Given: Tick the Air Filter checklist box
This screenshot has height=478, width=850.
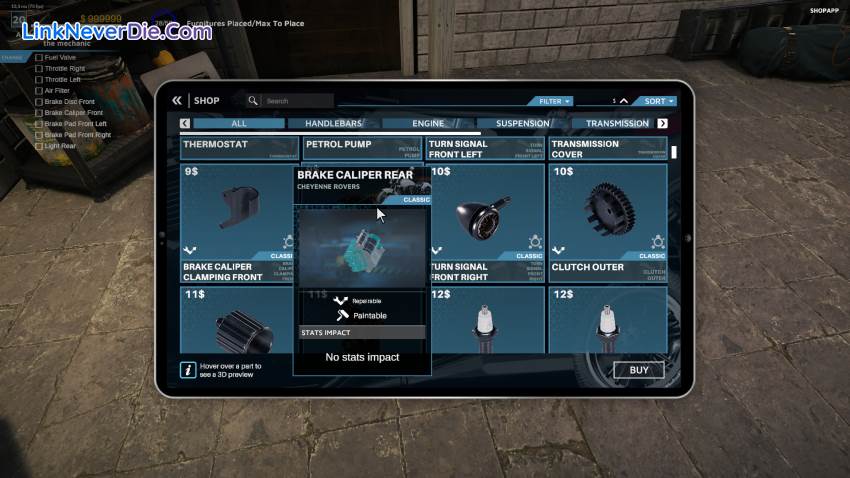Looking at the screenshot, I should click(x=39, y=90).
